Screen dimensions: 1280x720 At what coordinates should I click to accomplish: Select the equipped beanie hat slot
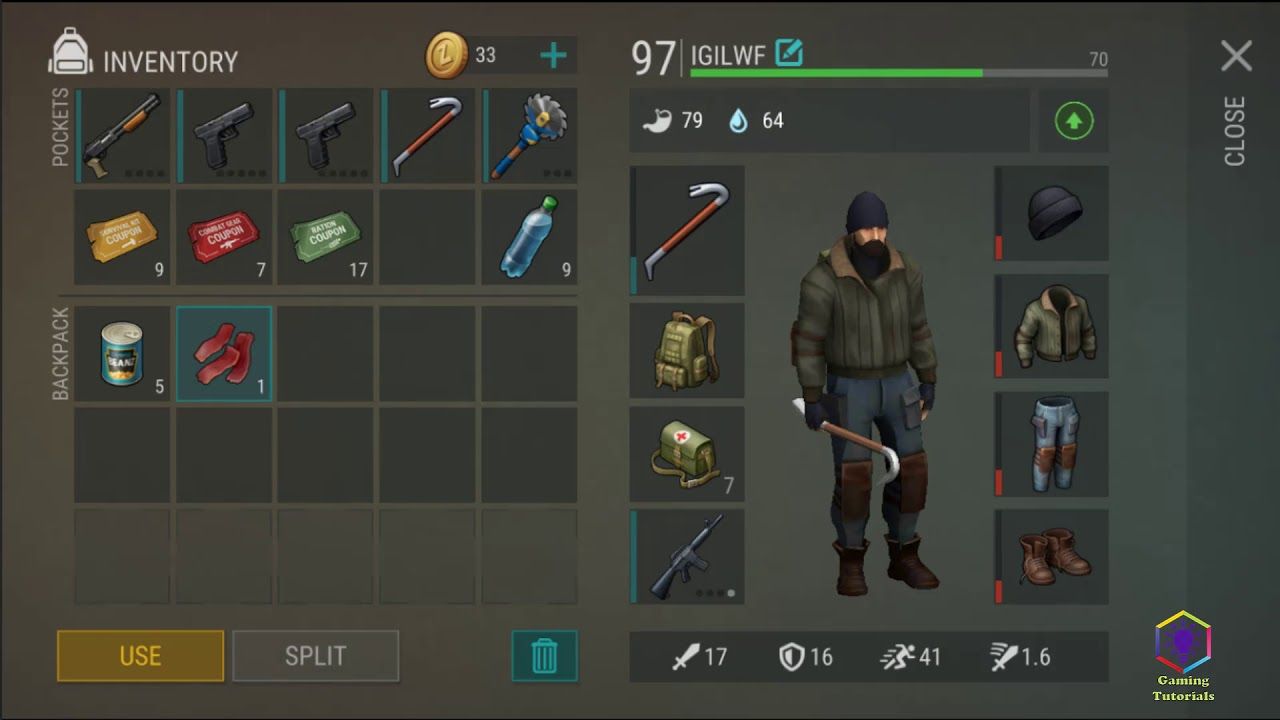pos(1052,213)
